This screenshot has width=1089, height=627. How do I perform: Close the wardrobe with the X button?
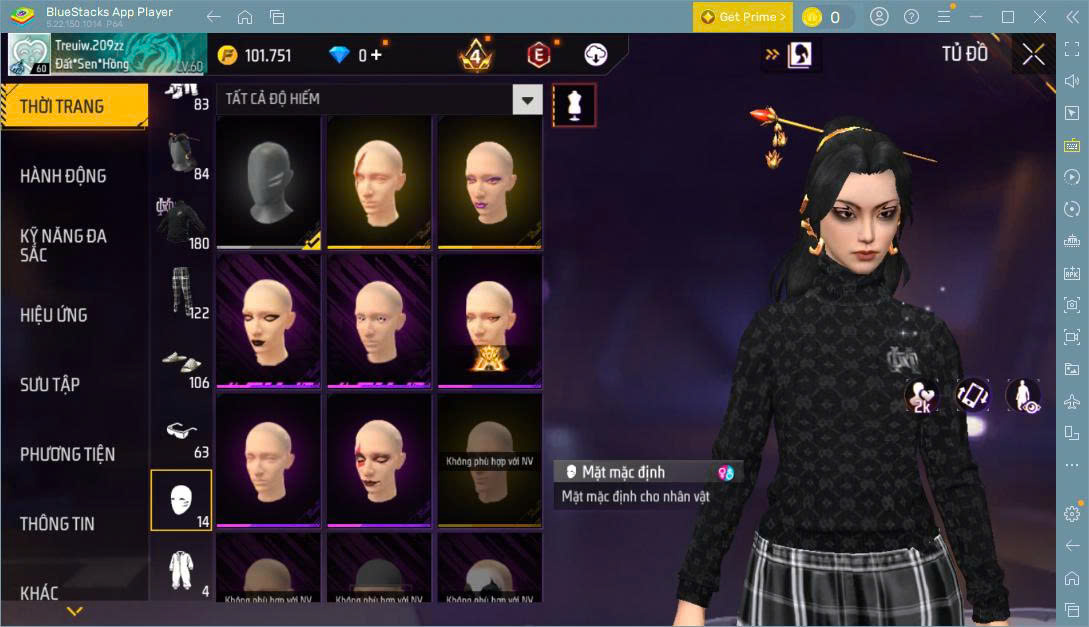pos(1033,55)
